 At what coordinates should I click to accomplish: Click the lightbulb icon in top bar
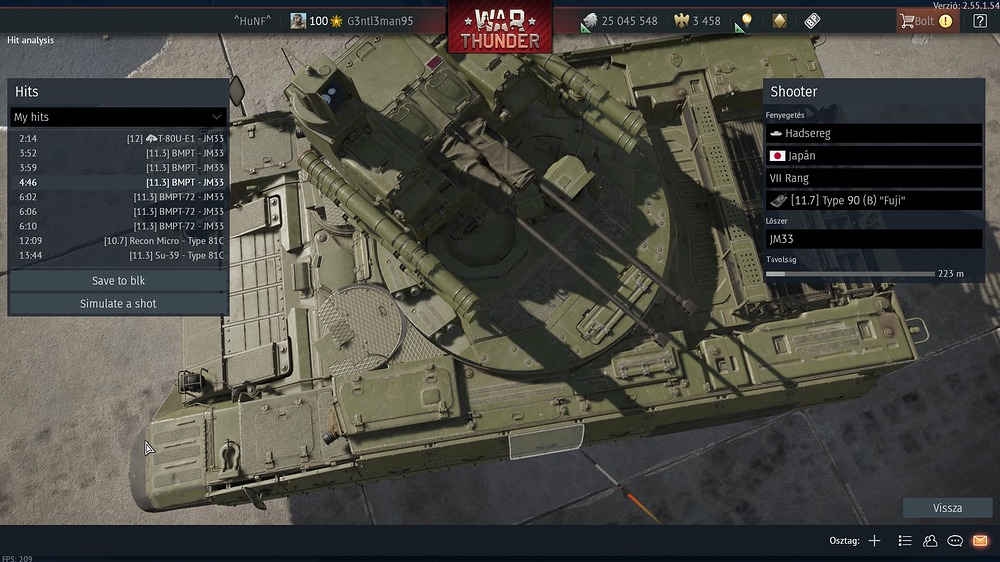click(746, 21)
